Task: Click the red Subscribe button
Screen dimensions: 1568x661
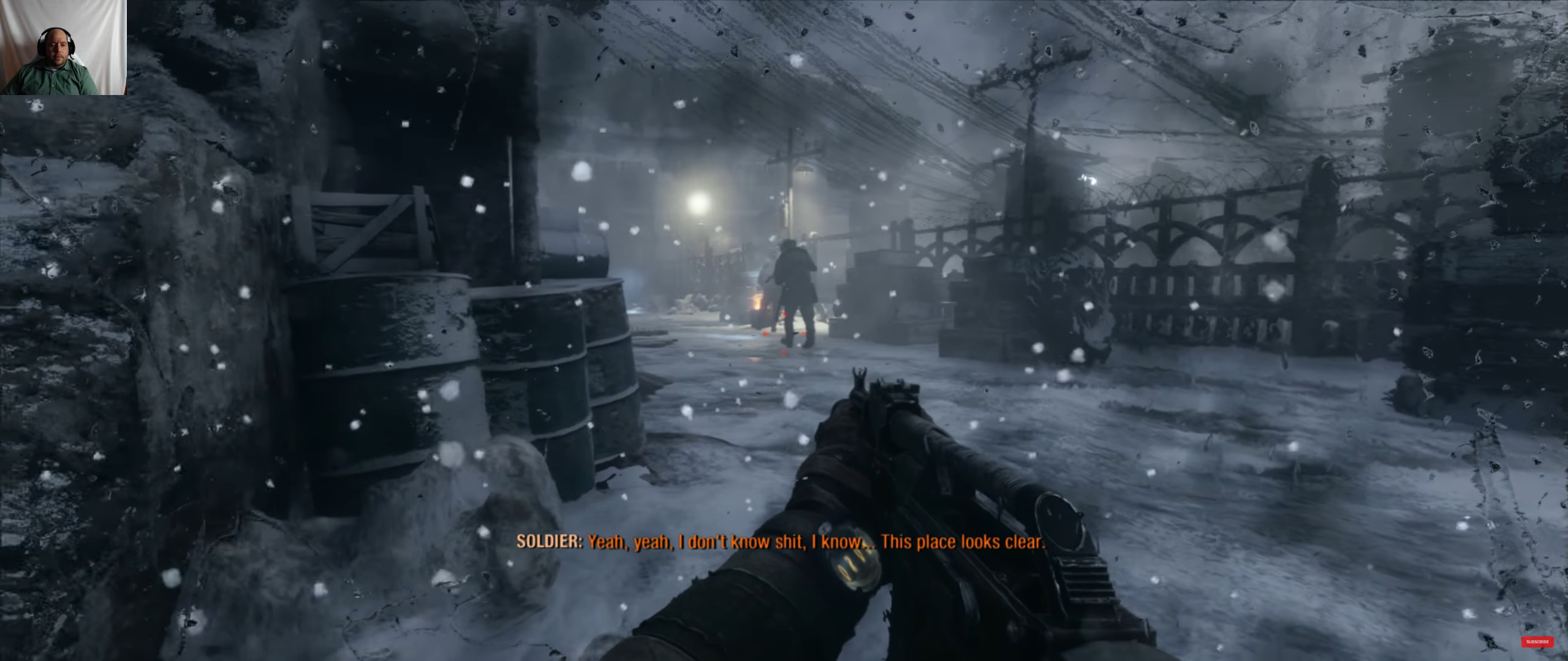Action: pyautogui.click(x=1537, y=642)
